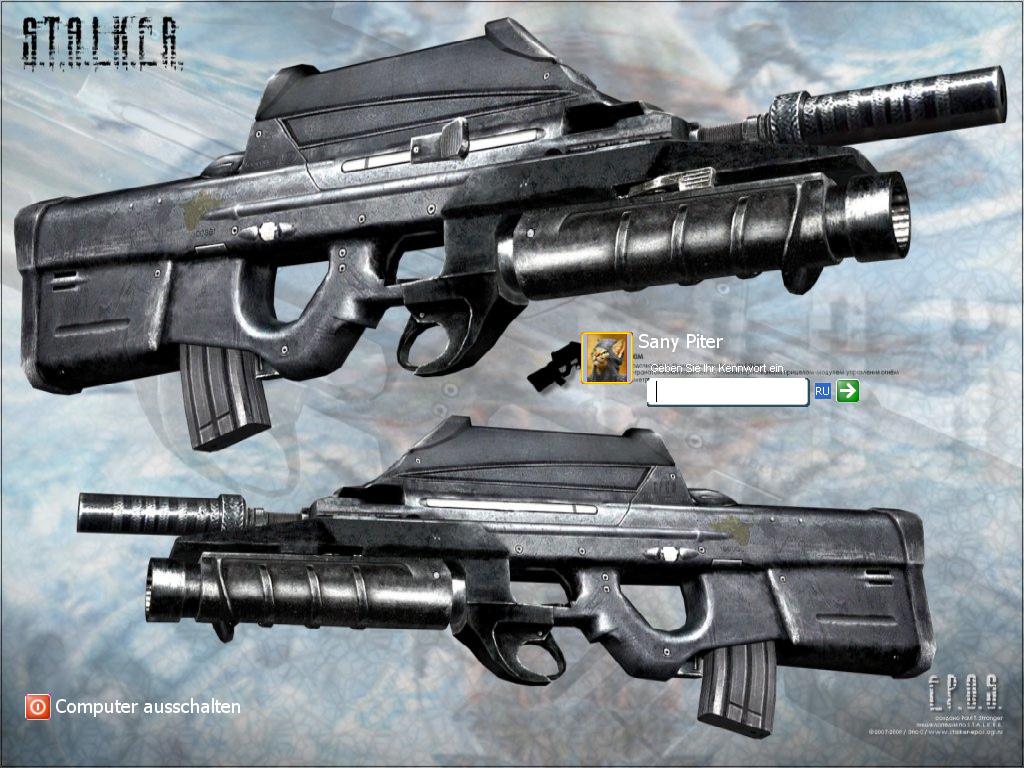Select the Sany Piter account name
The height and width of the screenshot is (768, 1024).
(x=680, y=342)
